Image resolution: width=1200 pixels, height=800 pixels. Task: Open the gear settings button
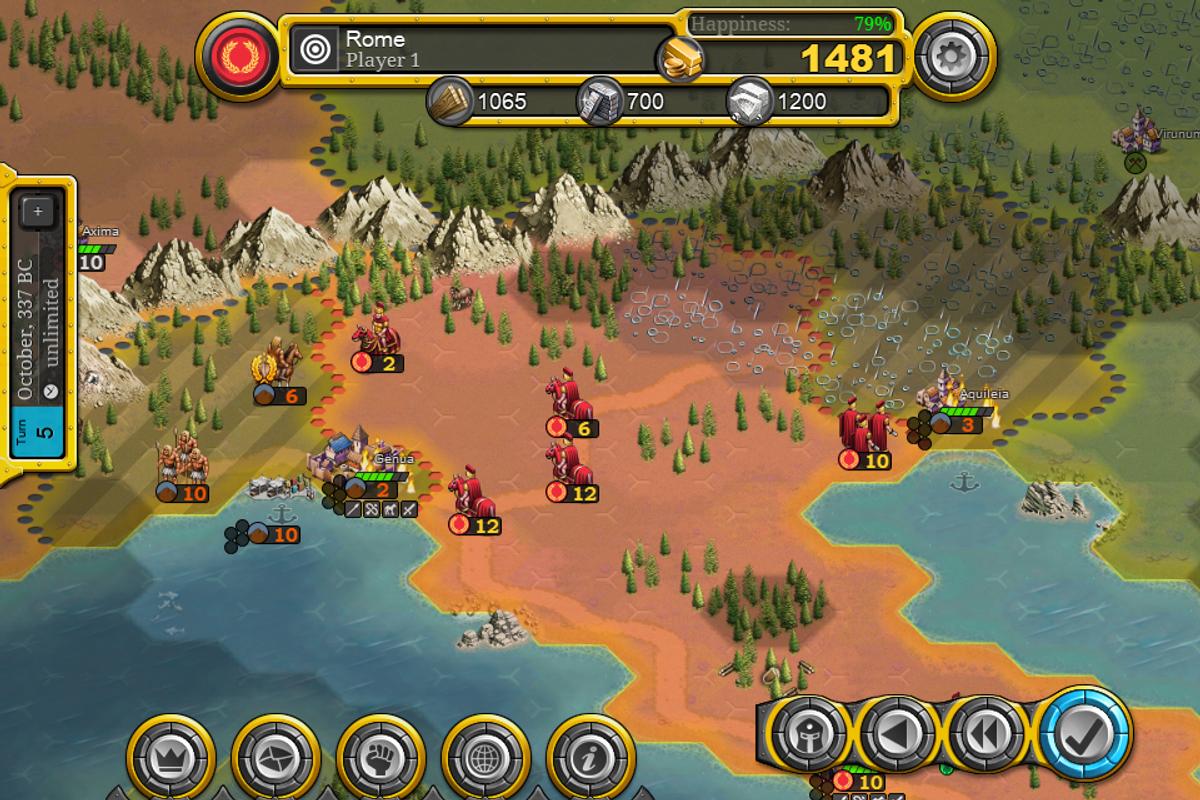point(944,58)
